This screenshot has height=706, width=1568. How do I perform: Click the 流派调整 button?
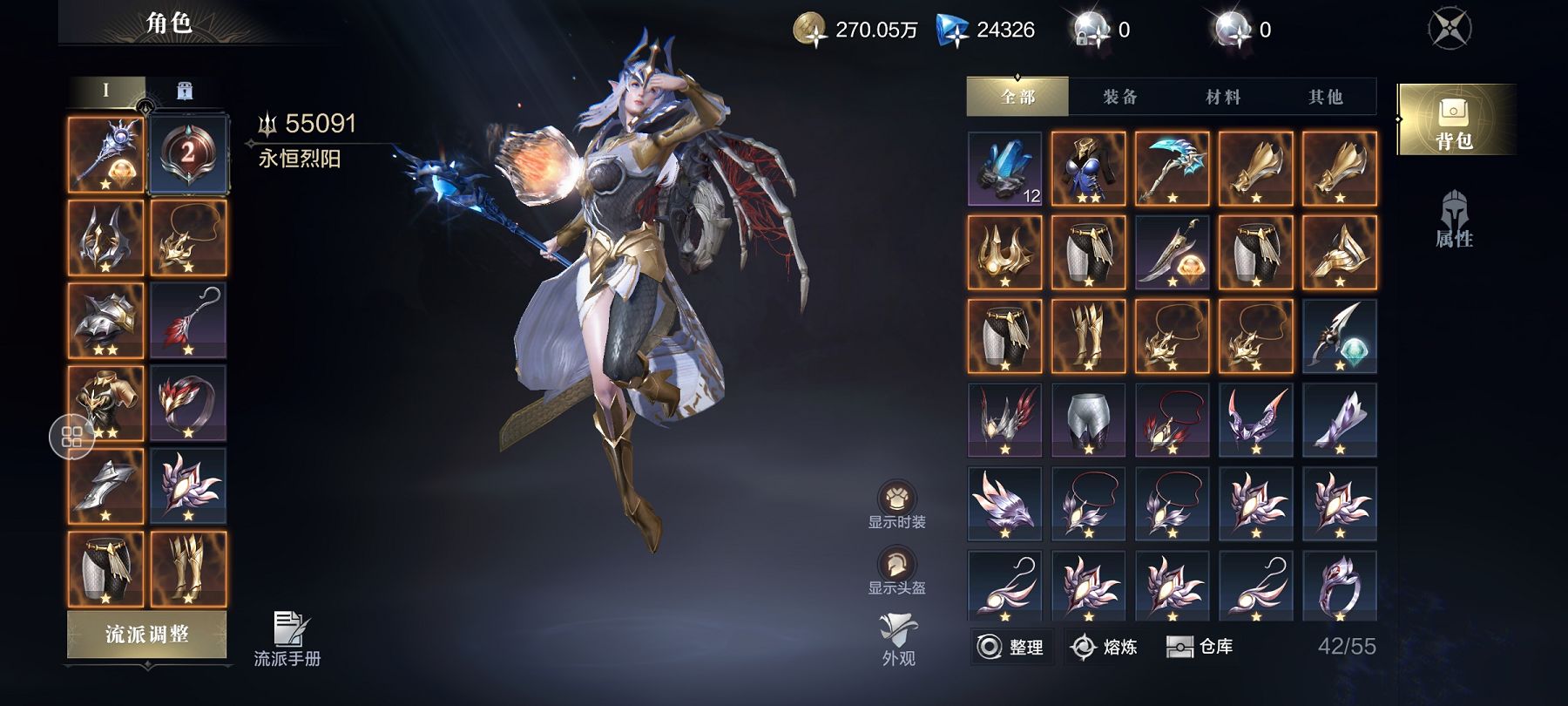point(146,635)
